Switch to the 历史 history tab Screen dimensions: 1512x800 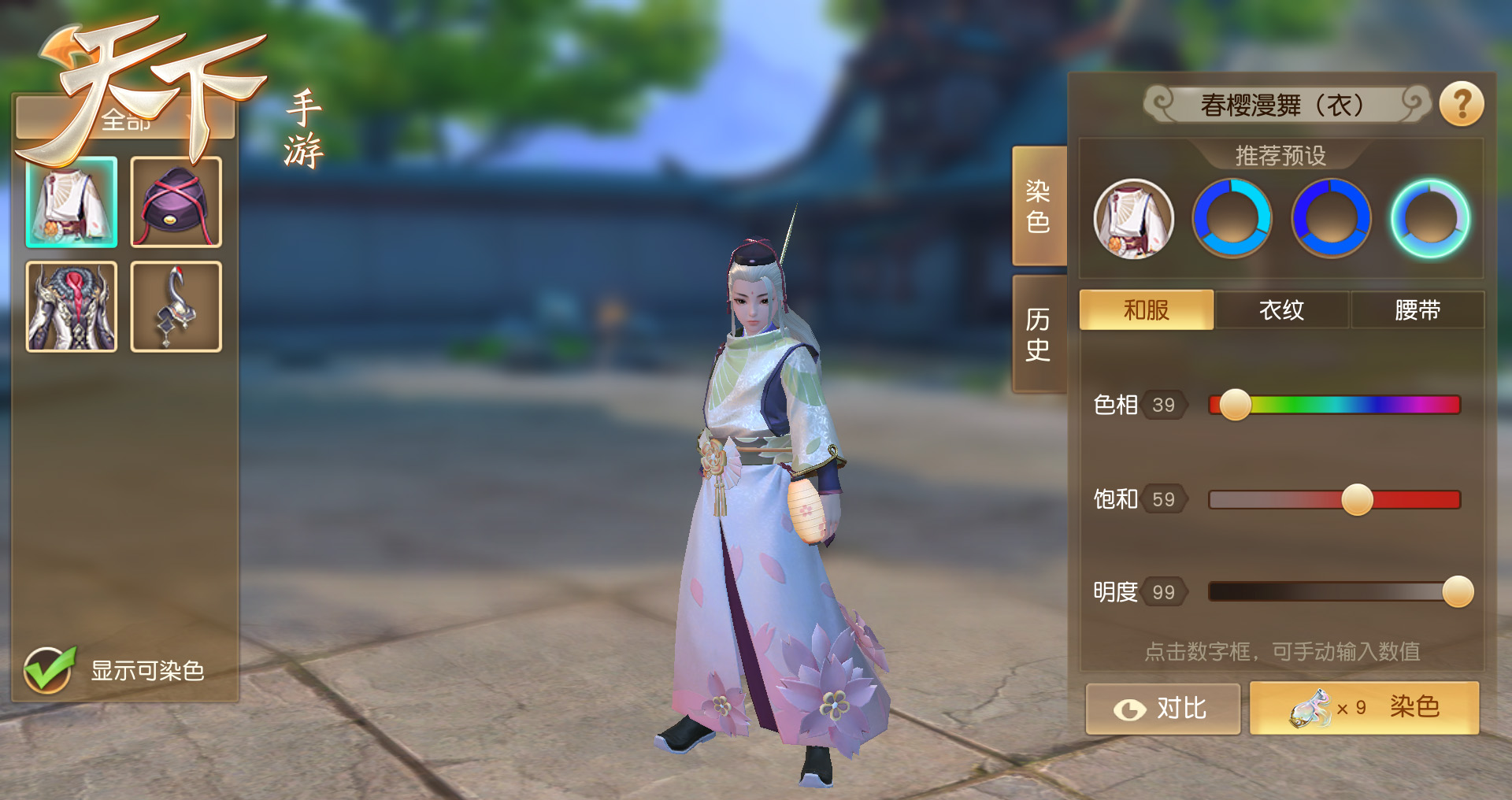[1038, 334]
